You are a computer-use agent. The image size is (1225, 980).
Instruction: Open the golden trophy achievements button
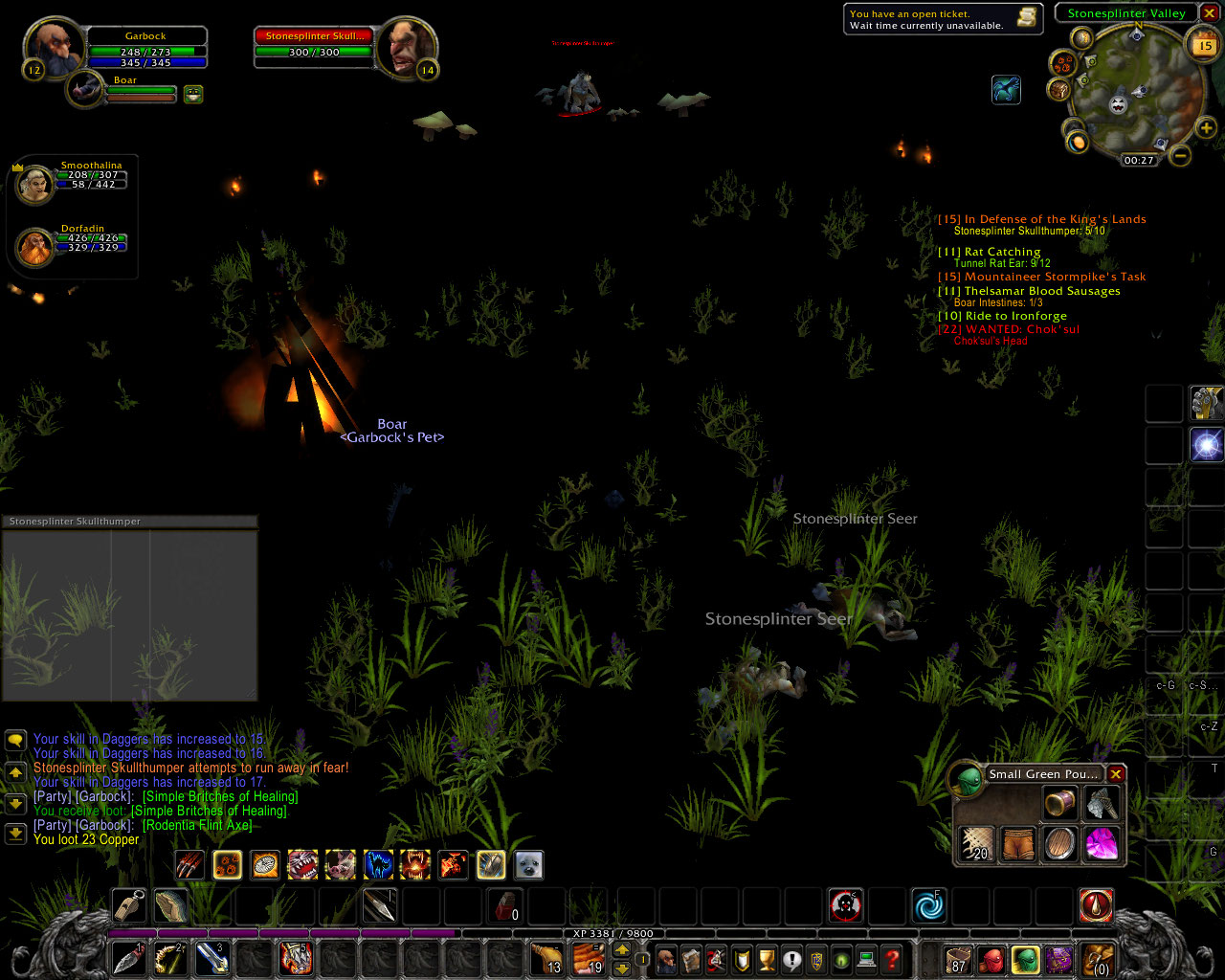(x=766, y=959)
